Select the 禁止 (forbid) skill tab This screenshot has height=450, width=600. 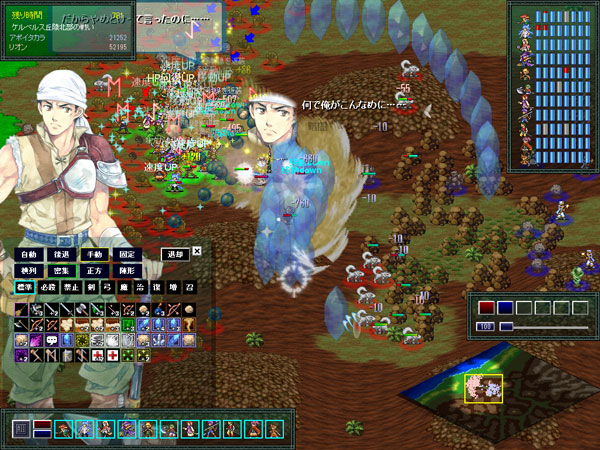[x=71, y=288]
